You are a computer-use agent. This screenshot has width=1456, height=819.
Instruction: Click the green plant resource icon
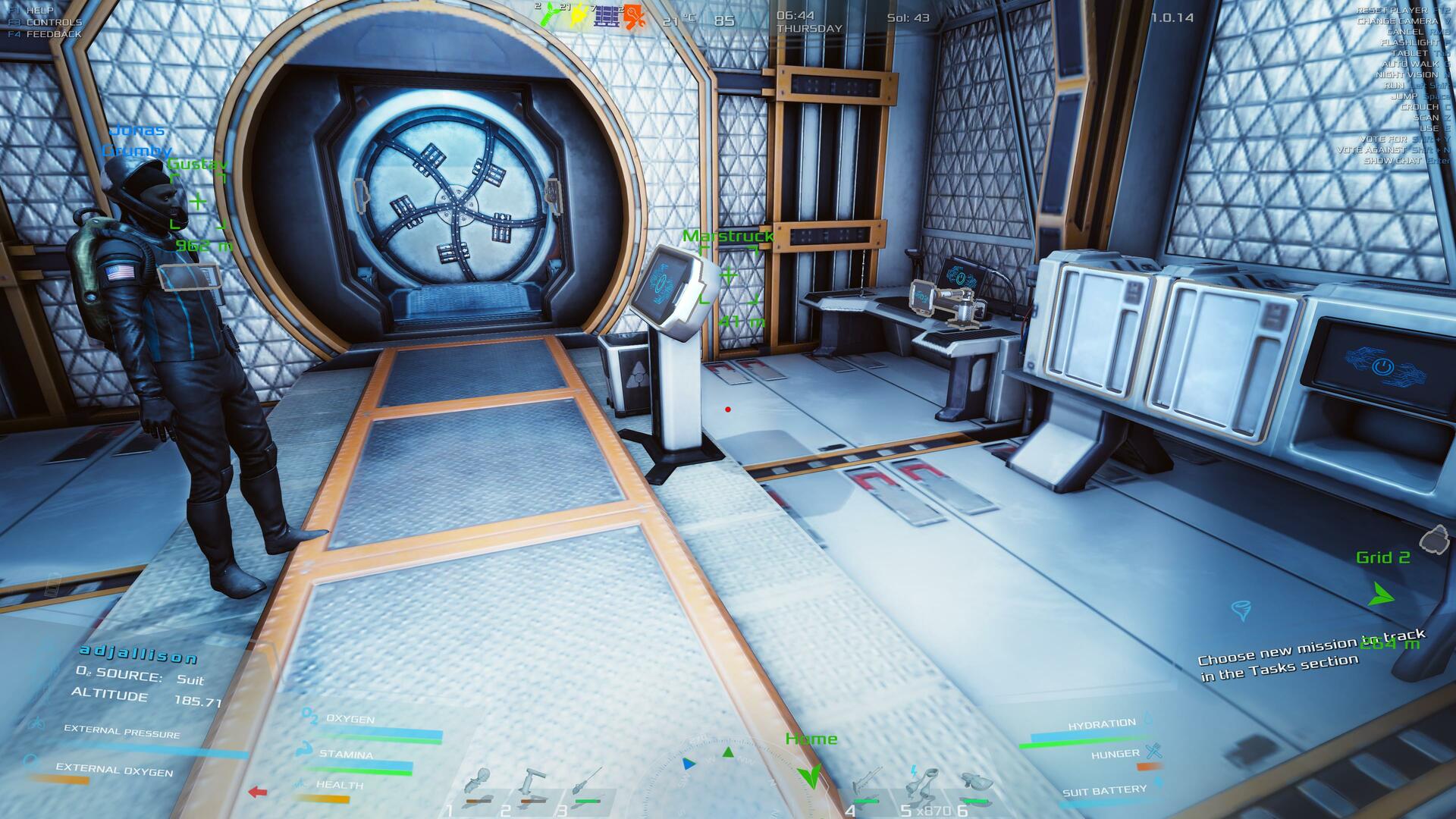(549, 14)
